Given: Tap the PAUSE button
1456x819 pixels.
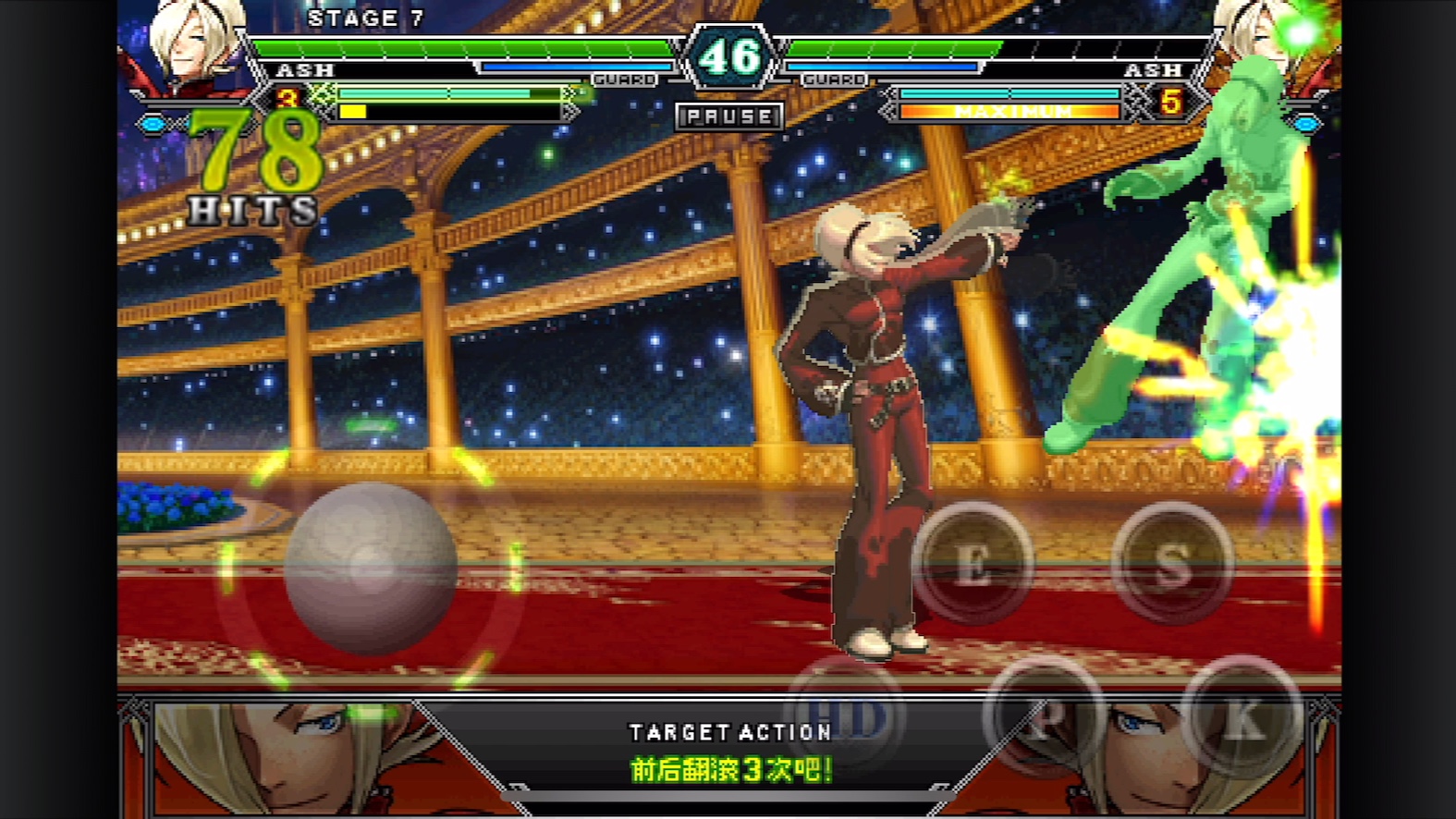Looking at the screenshot, I should pos(728,116).
